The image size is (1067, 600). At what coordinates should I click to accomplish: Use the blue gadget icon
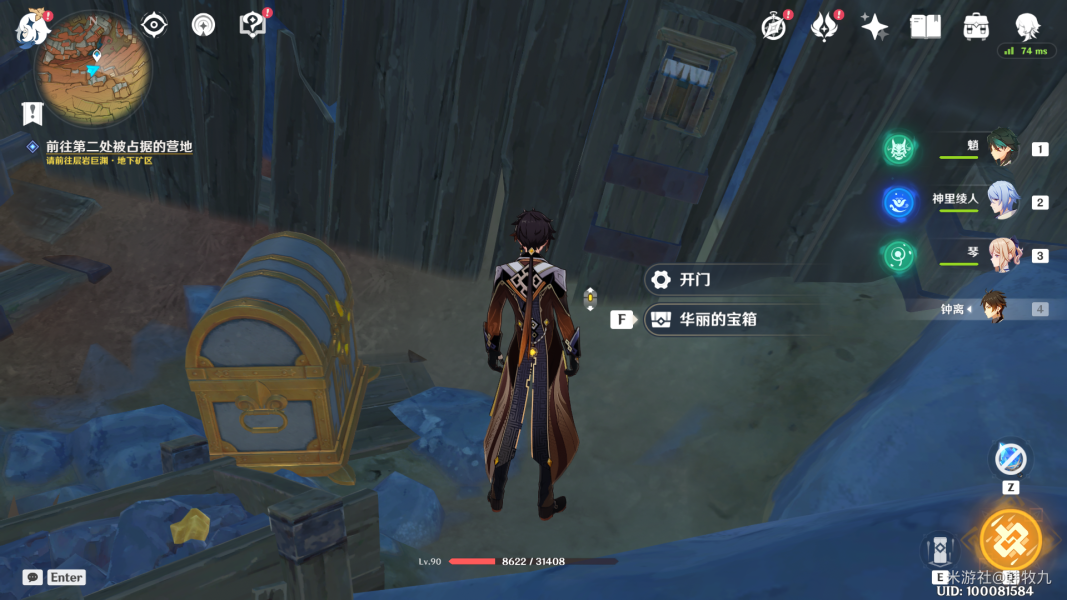click(x=1010, y=459)
